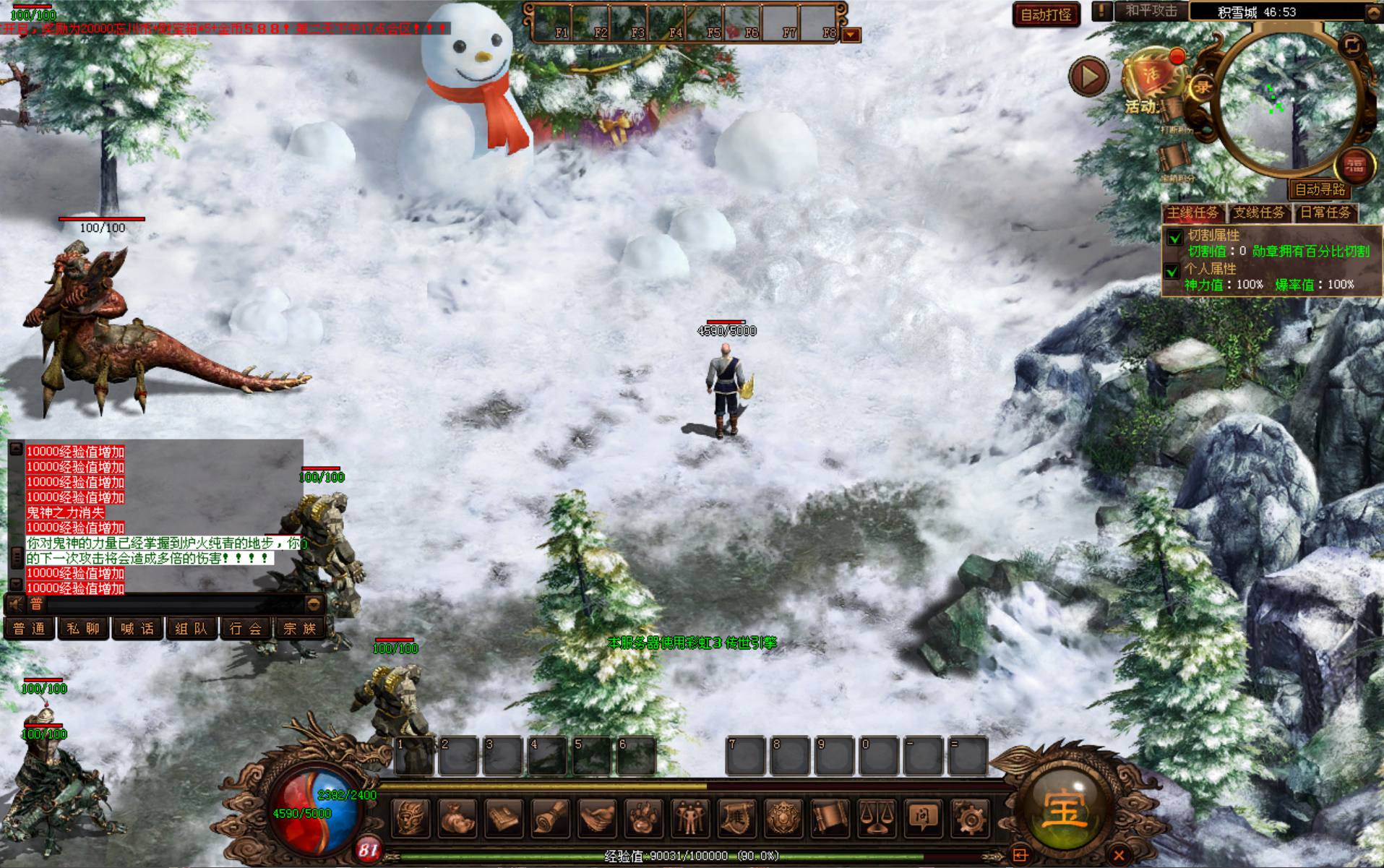Select the 行会 guild chat channel
Screen dimensions: 1384x868
coord(245,629)
